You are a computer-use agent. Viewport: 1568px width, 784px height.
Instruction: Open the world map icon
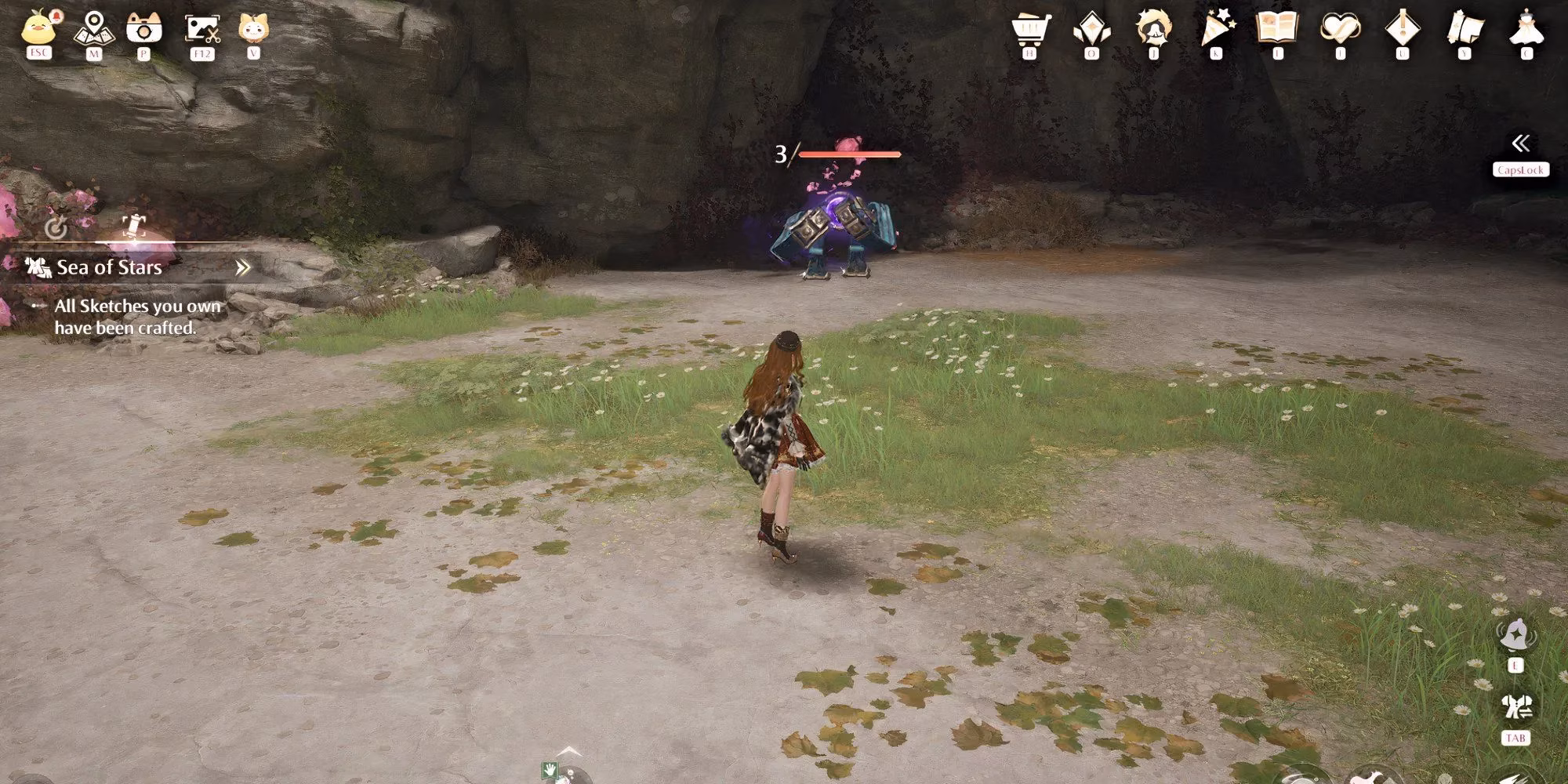pyautogui.click(x=94, y=28)
